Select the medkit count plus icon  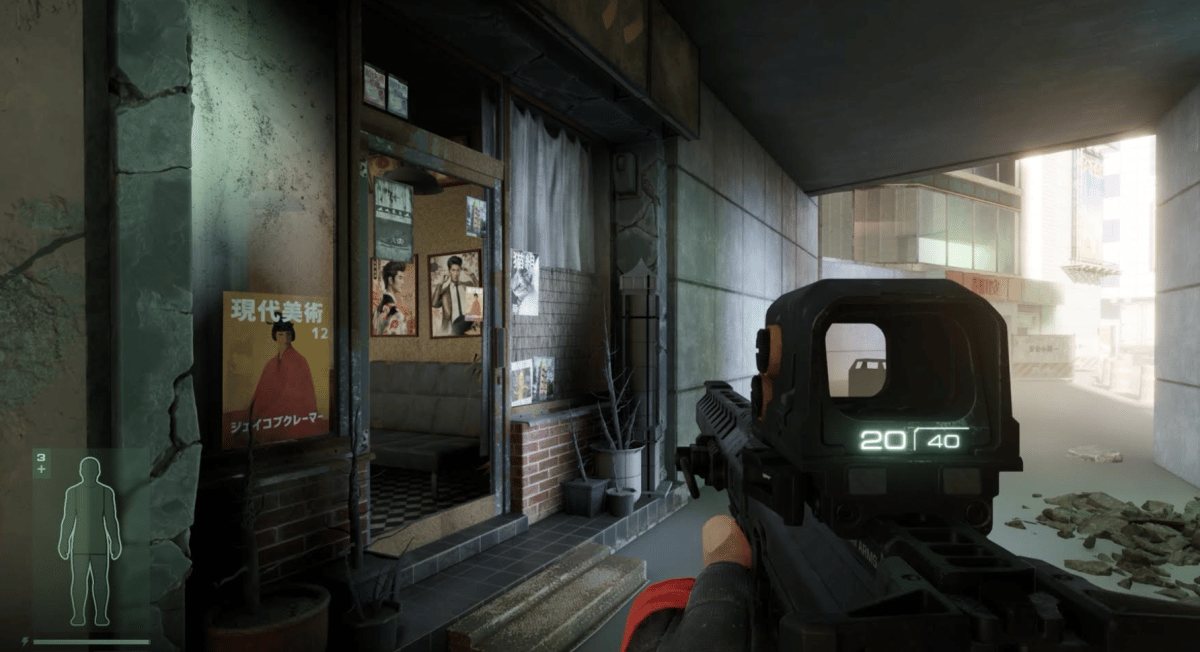[41, 467]
